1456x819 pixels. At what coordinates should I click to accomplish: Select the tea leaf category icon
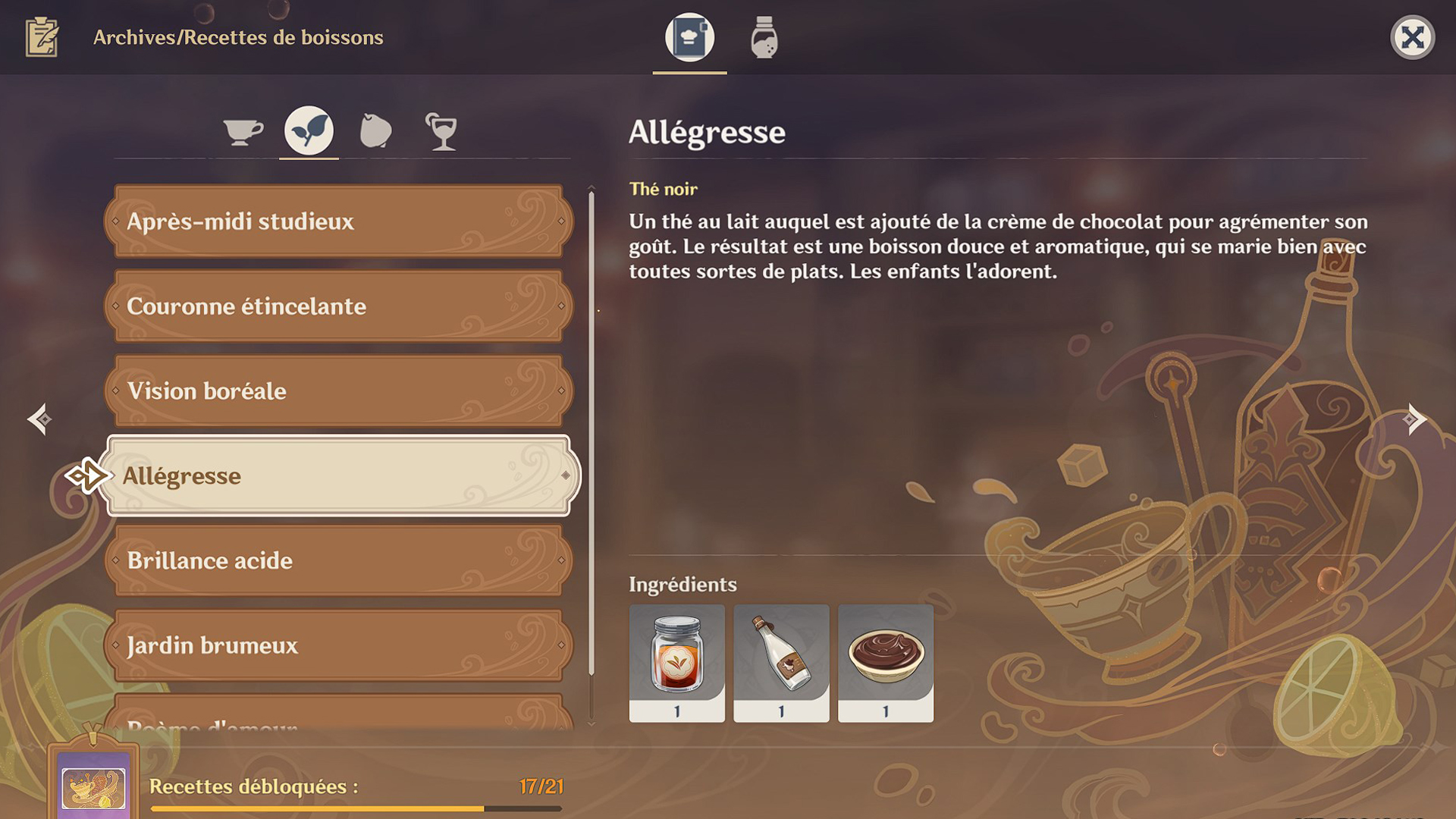308,130
